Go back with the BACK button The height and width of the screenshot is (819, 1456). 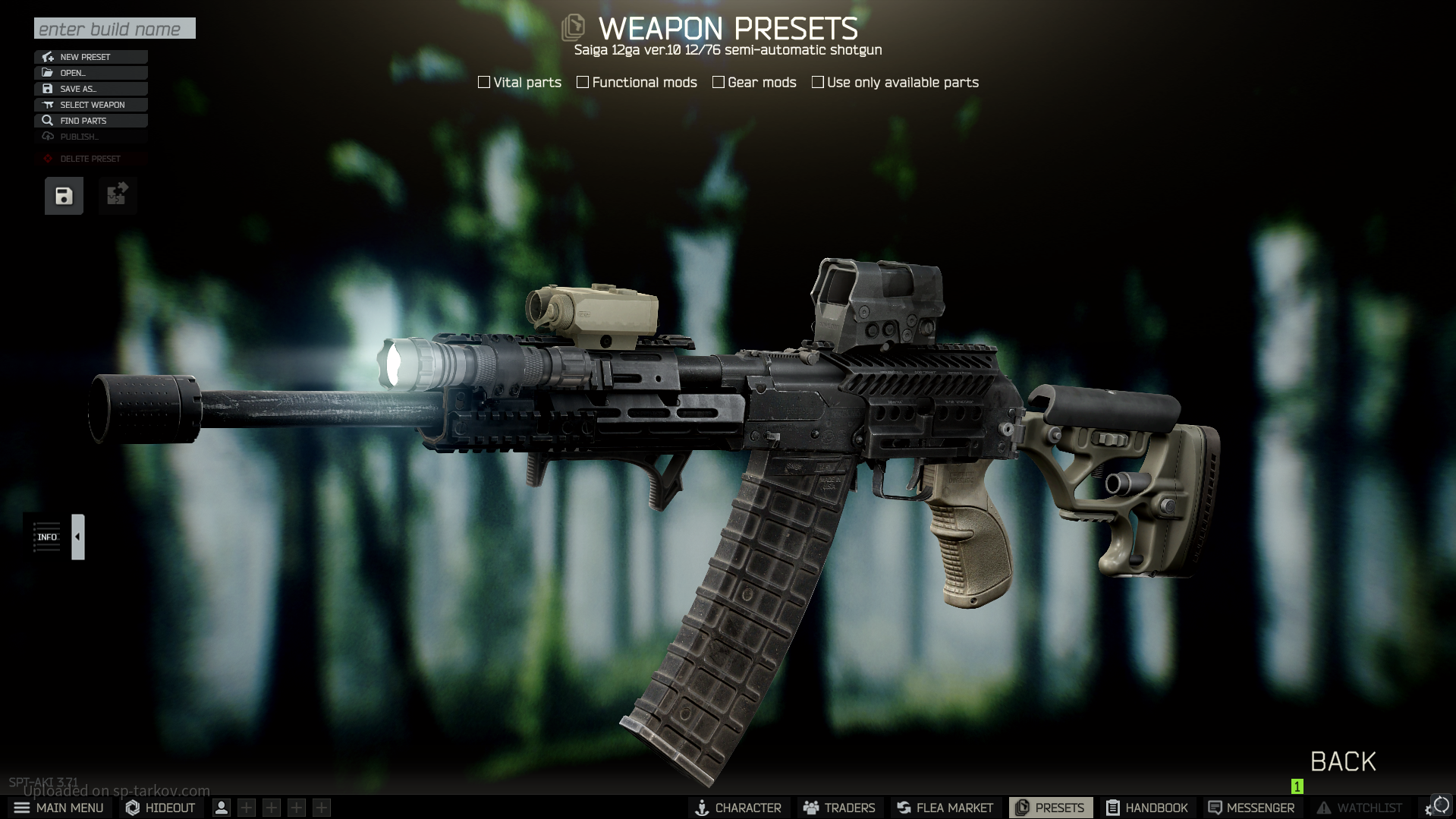click(x=1343, y=761)
